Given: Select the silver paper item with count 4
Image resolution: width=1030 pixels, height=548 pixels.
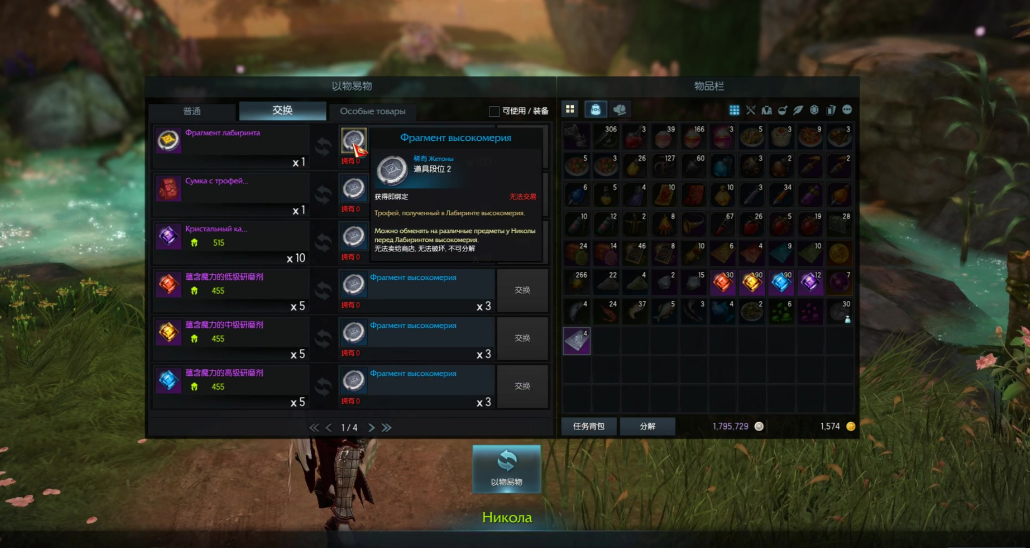Looking at the screenshot, I should tap(577, 341).
